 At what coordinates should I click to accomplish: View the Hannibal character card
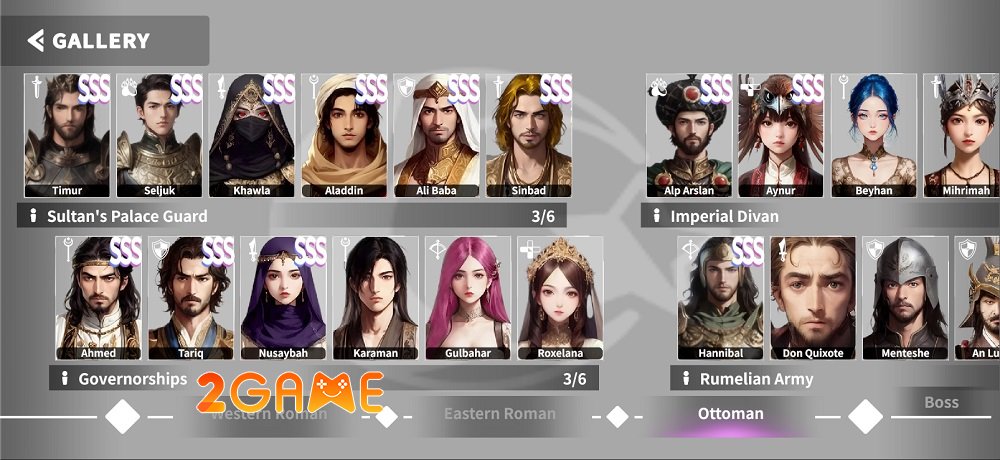tap(720, 298)
